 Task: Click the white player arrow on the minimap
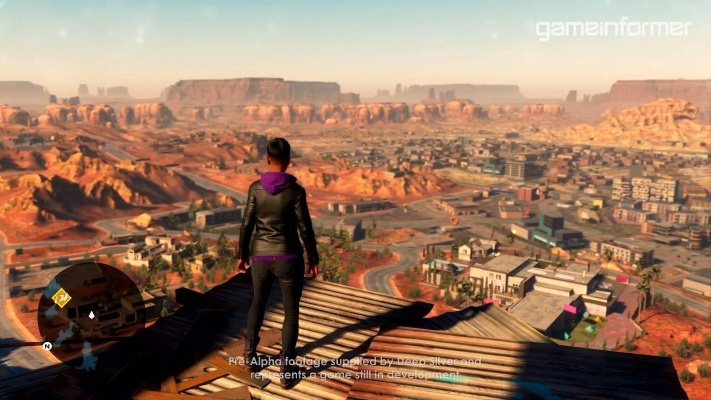[91, 314]
